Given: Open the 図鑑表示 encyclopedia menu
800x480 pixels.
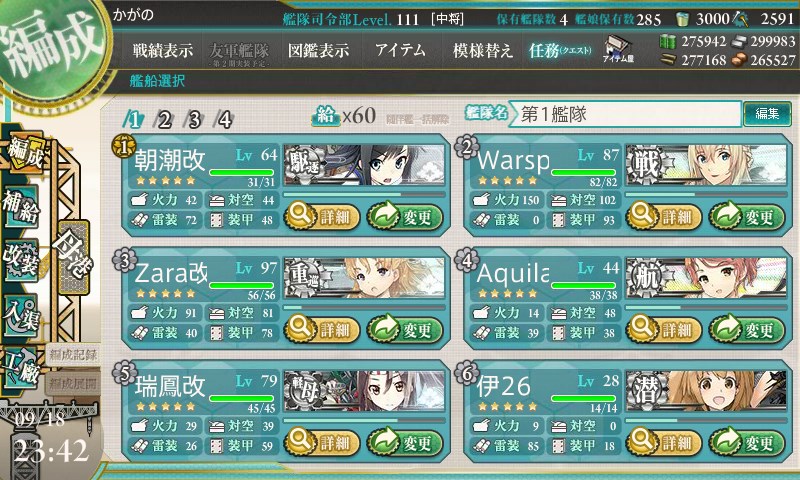Looking at the screenshot, I should click(x=318, y=51).
